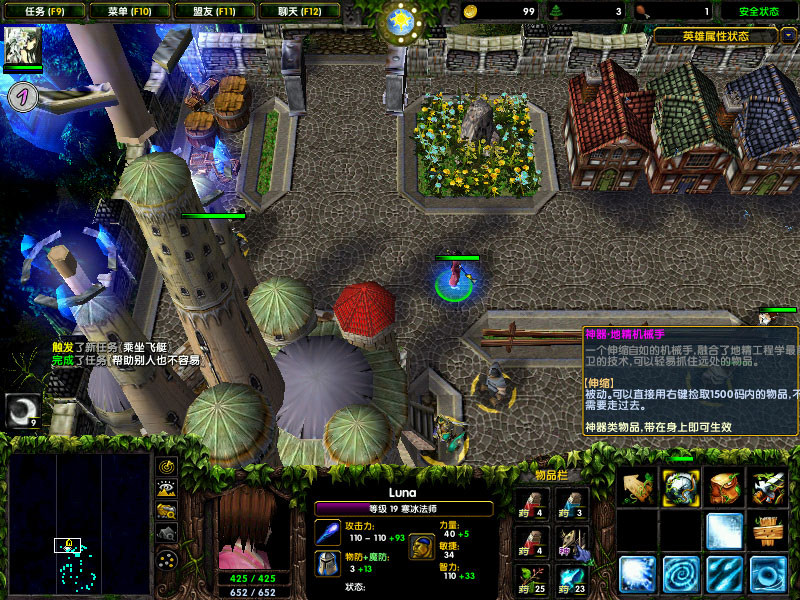The height and width of the screenshot is (600, 800).
Task: Click the minimap to move the camera
Action: click(79, 520)
